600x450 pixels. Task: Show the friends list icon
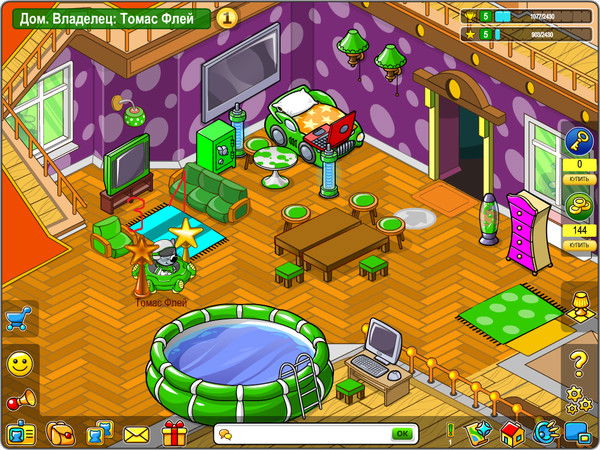pyautogui.click(x=98, y=434)
